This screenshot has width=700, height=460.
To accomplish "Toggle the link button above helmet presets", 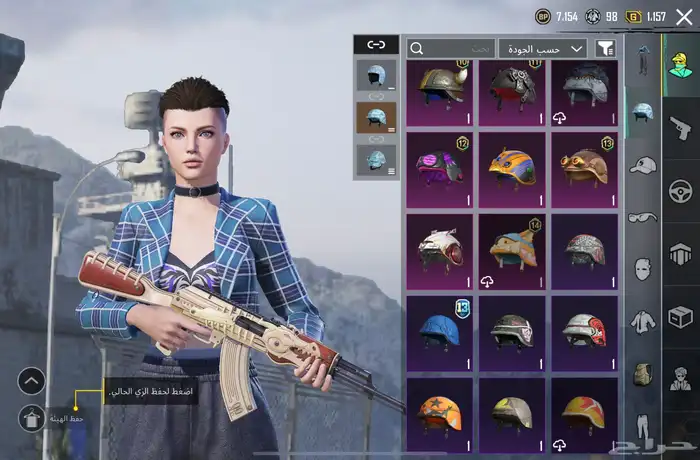I will 376,44.
